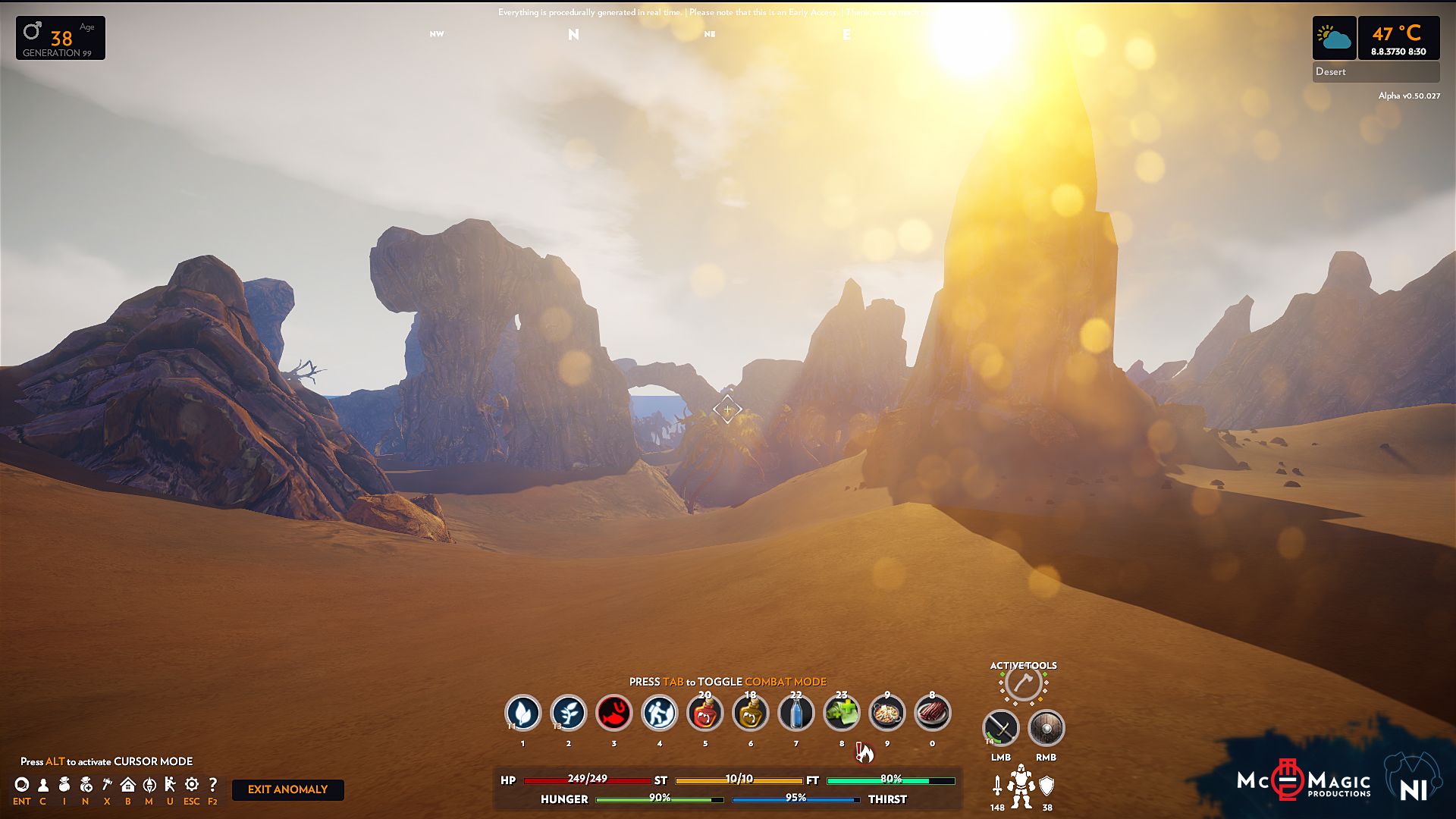Select the axe in Active Tools
Viewport: 1456px width, 819px height.
1023,684
